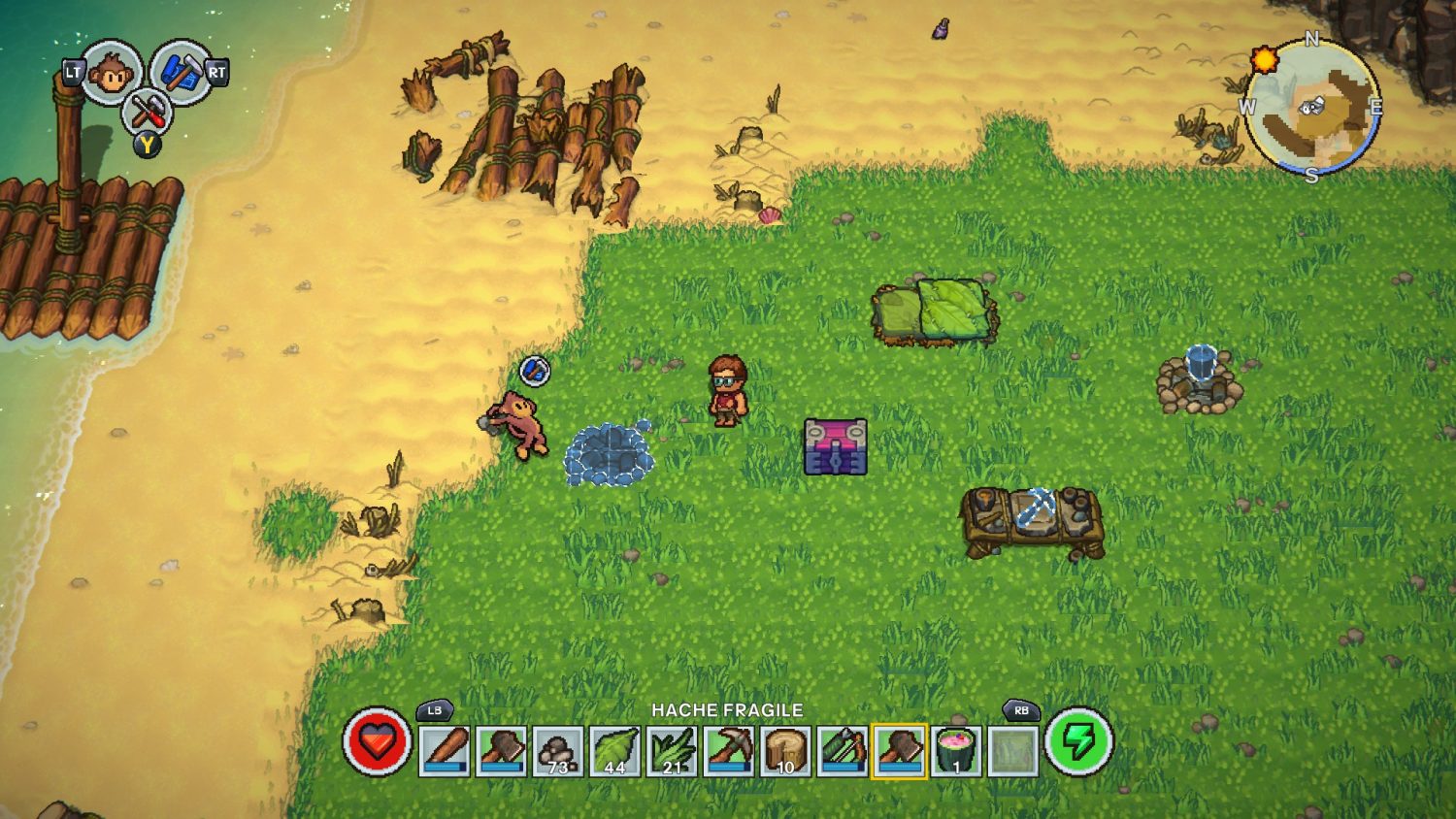Screen dimensions: 1456x819
Task: Open the monkey companion menu
Action: point(111,72)
